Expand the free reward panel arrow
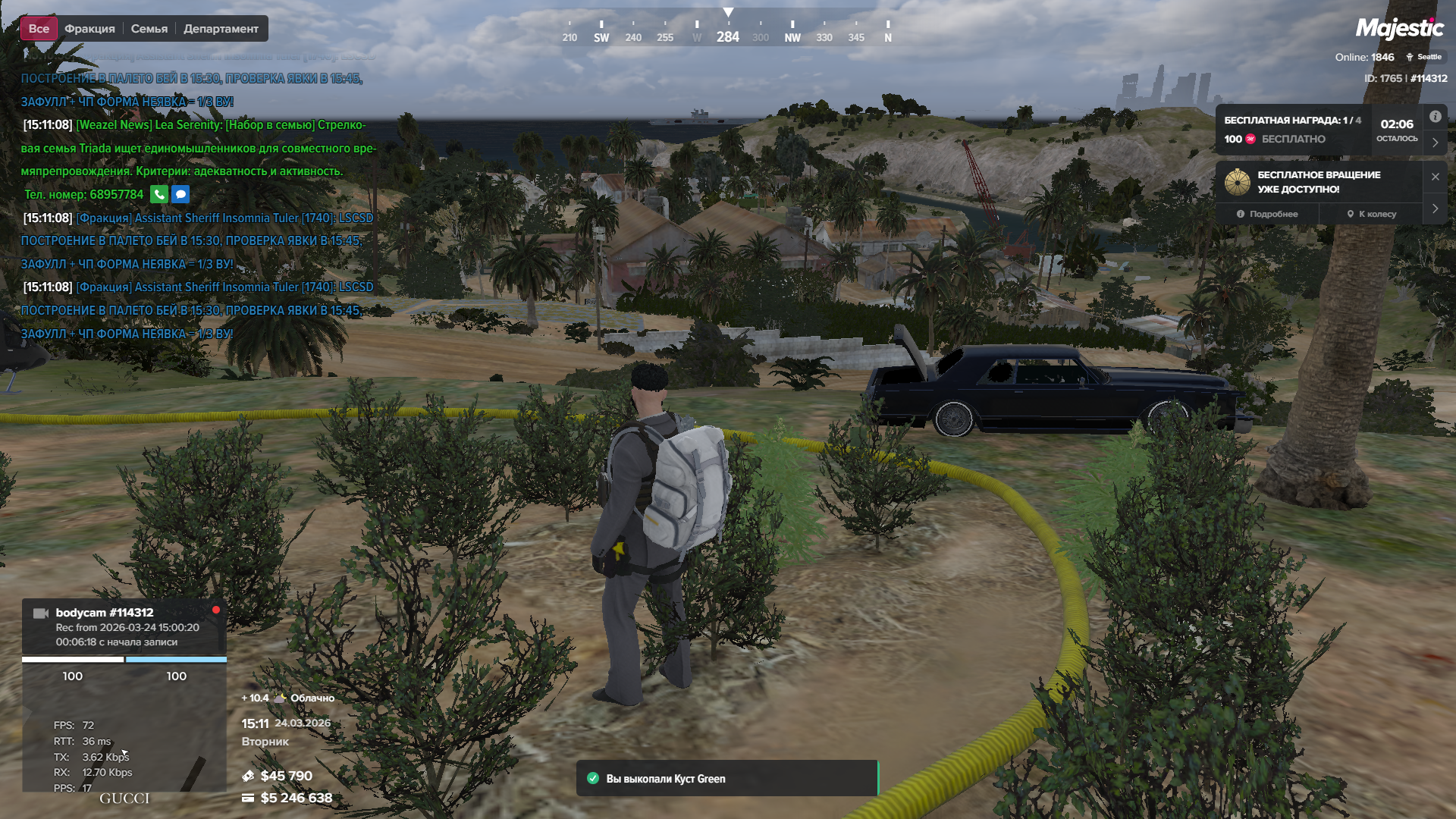 pos(1435,142)
